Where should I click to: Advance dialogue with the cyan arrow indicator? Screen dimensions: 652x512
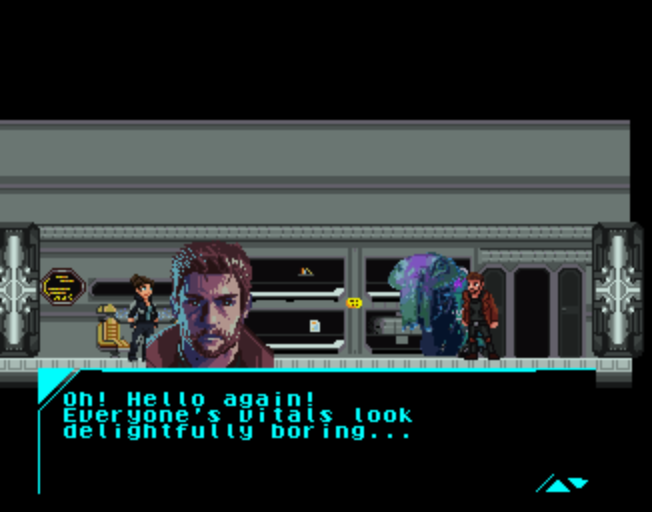pos(565,485)
